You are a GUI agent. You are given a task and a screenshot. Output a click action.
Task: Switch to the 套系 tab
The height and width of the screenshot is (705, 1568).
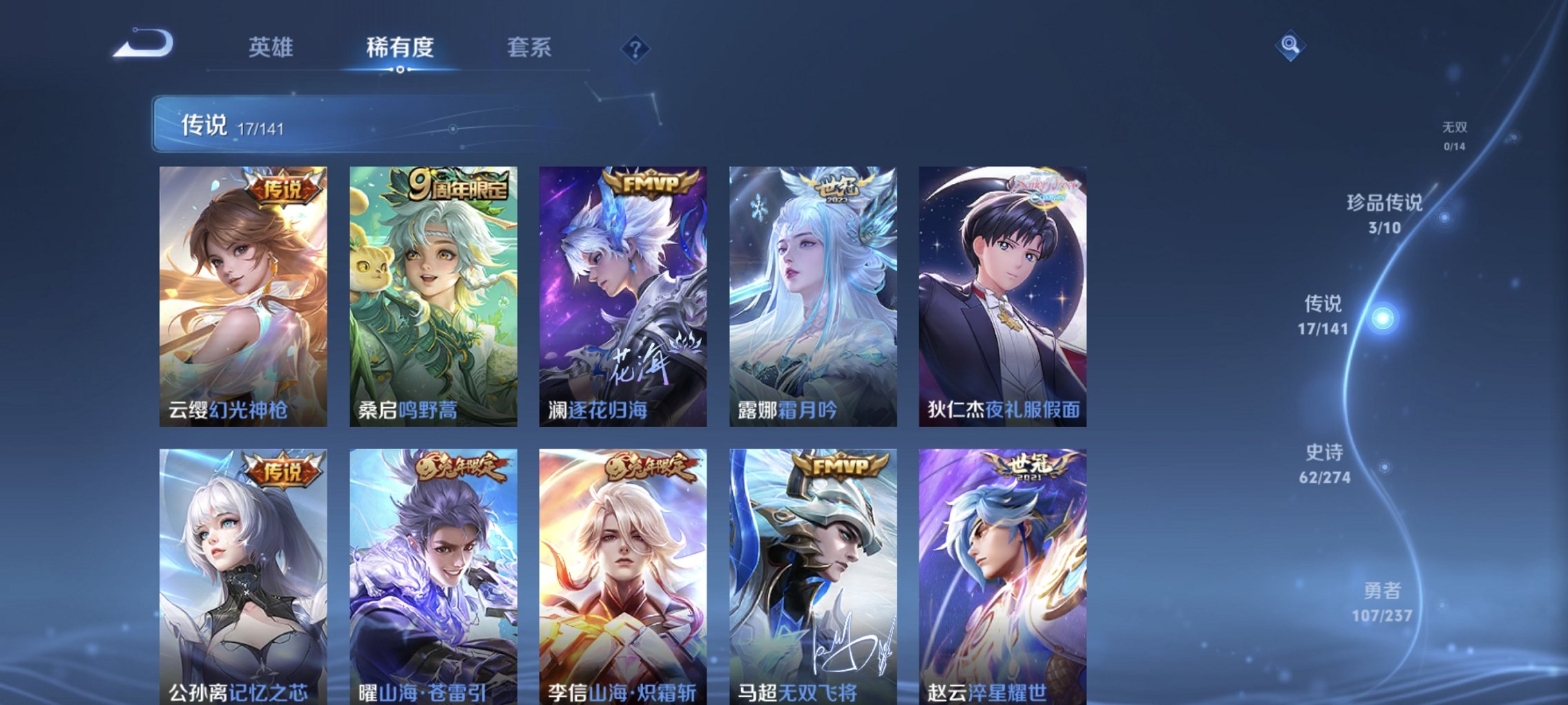click(x=529, y=48)
